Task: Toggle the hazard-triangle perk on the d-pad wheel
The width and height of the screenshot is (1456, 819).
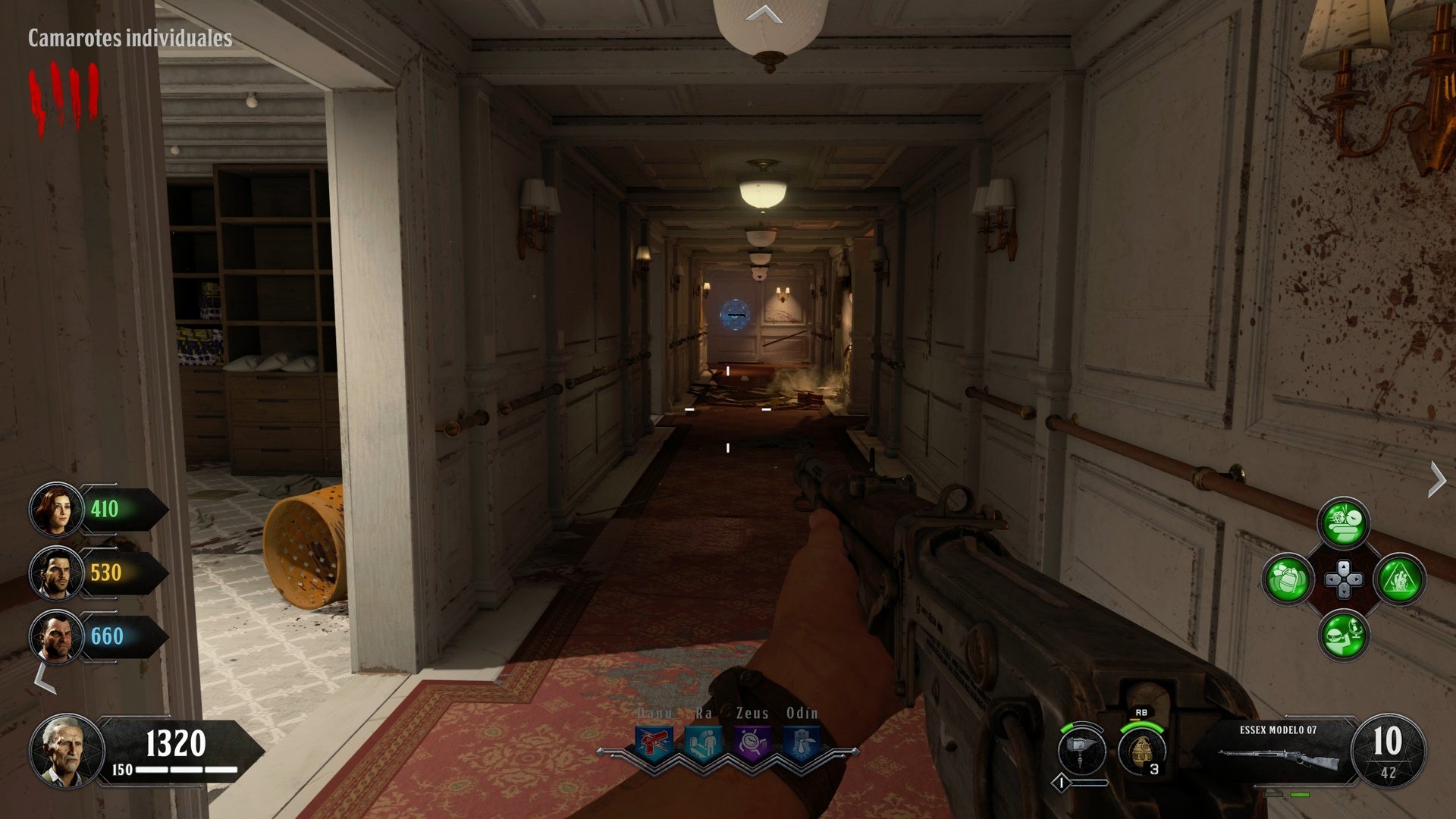Action: pyautogui.click(x=1399, y=581)
